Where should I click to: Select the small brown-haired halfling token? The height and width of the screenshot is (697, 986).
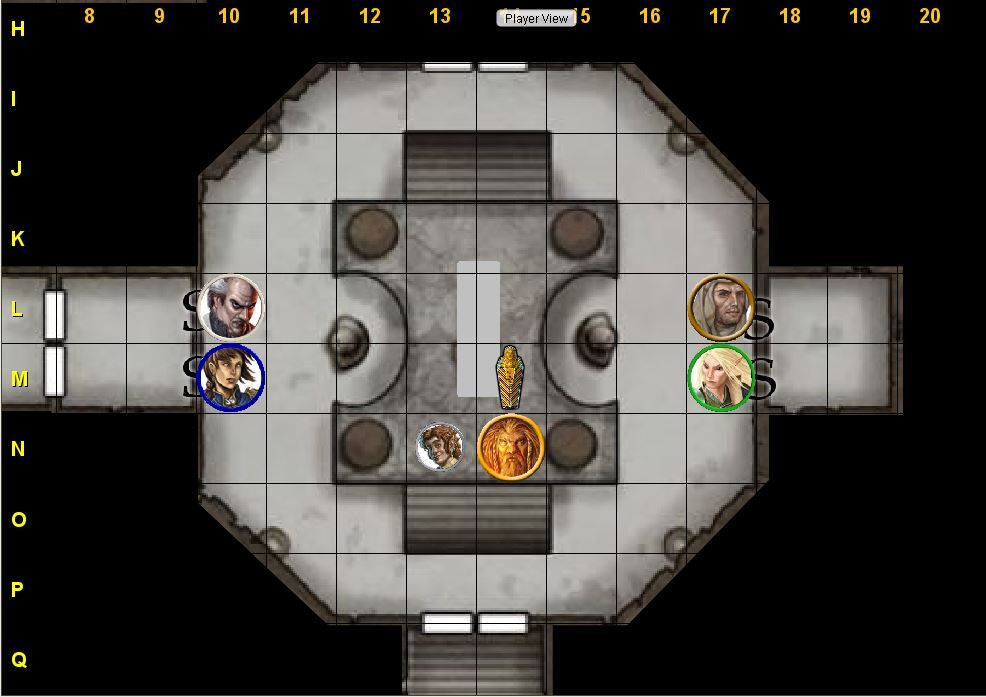tap(440, 447)
